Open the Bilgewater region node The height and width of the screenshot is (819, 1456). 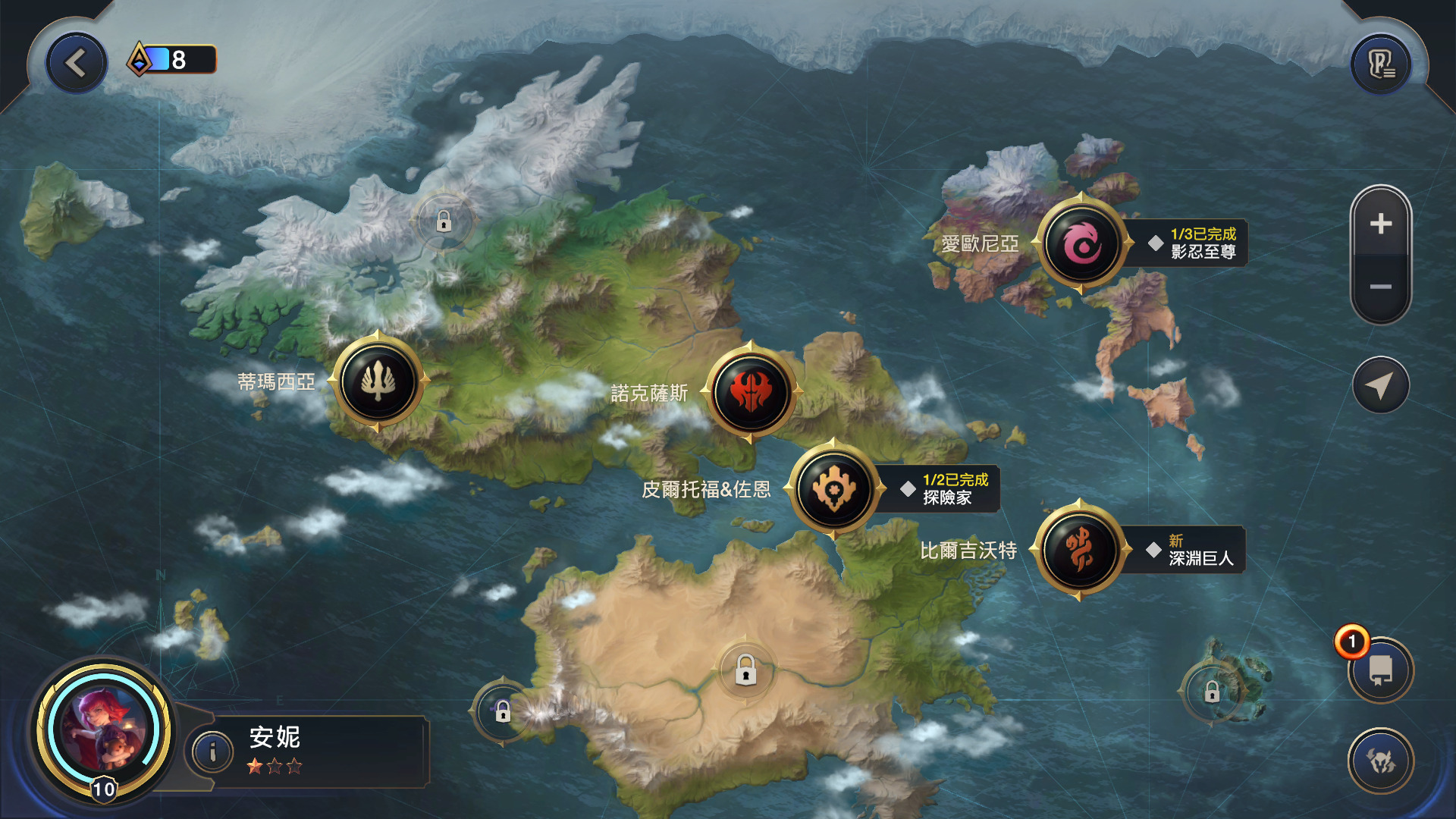[x=1079, y=550]
